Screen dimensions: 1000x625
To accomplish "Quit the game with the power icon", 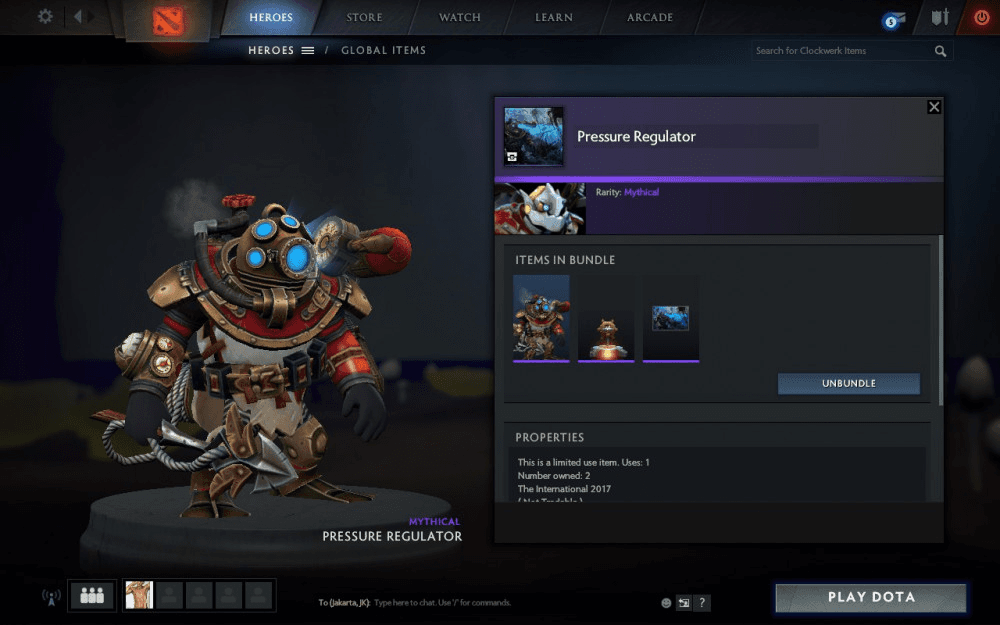I will [x=981, y=17].
